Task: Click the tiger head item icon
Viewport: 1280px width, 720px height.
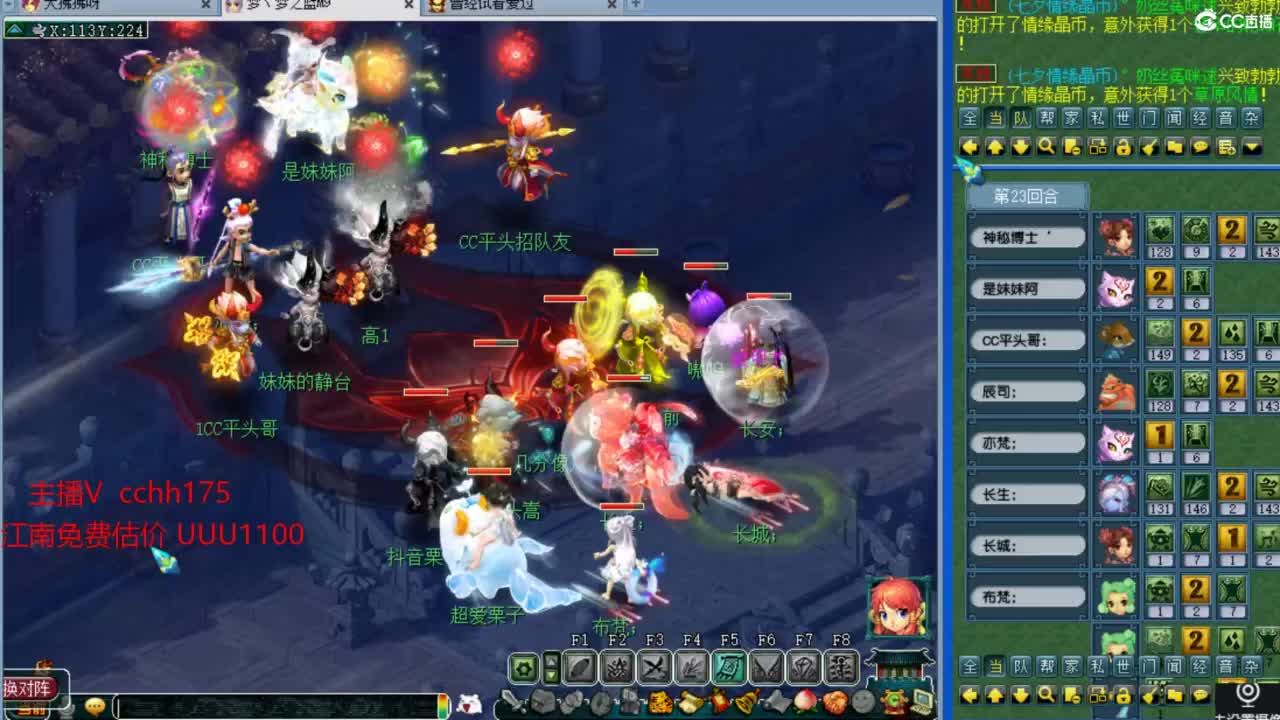Action: [x=660, y=701]
